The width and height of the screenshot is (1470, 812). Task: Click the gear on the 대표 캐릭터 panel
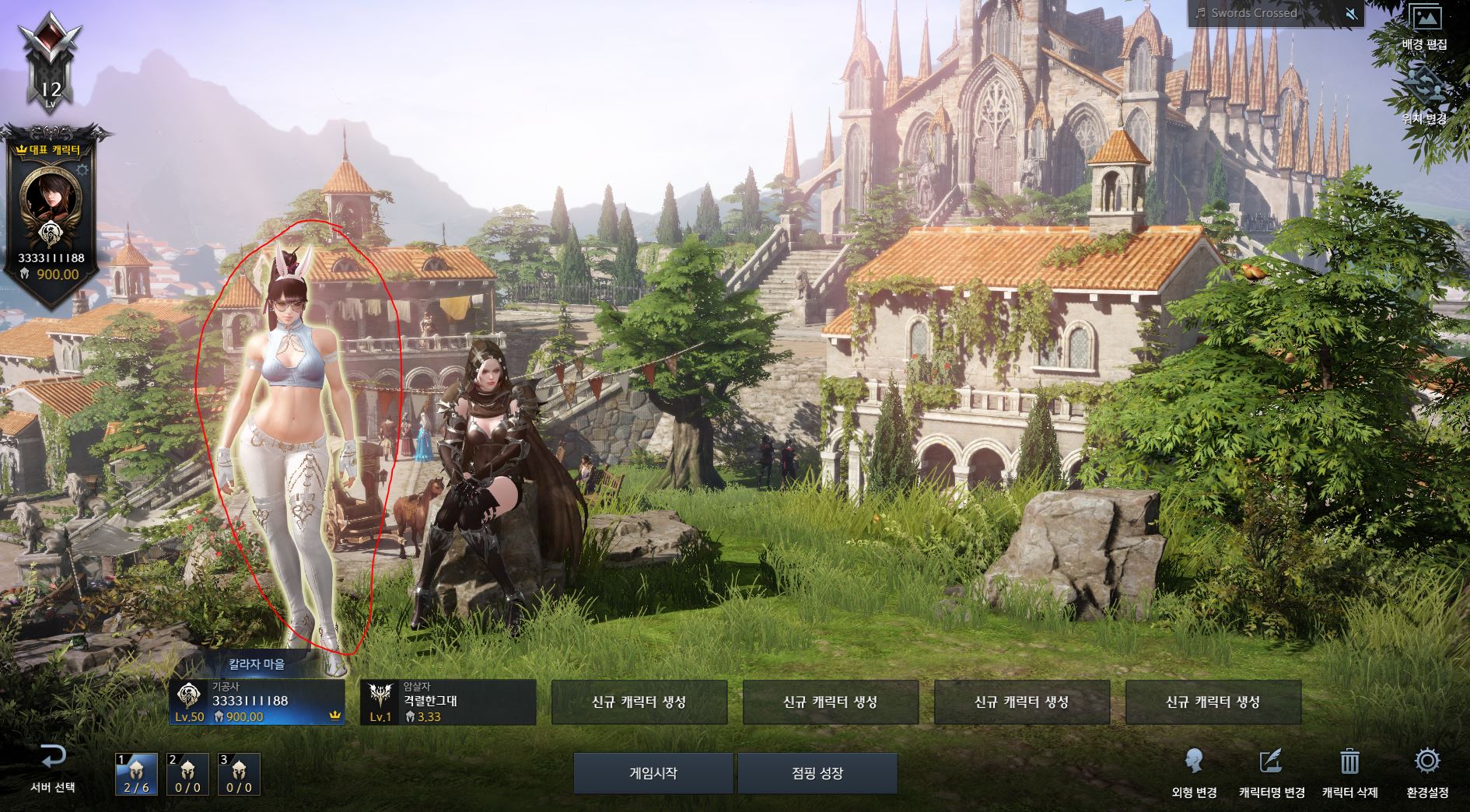pos(82,170)
